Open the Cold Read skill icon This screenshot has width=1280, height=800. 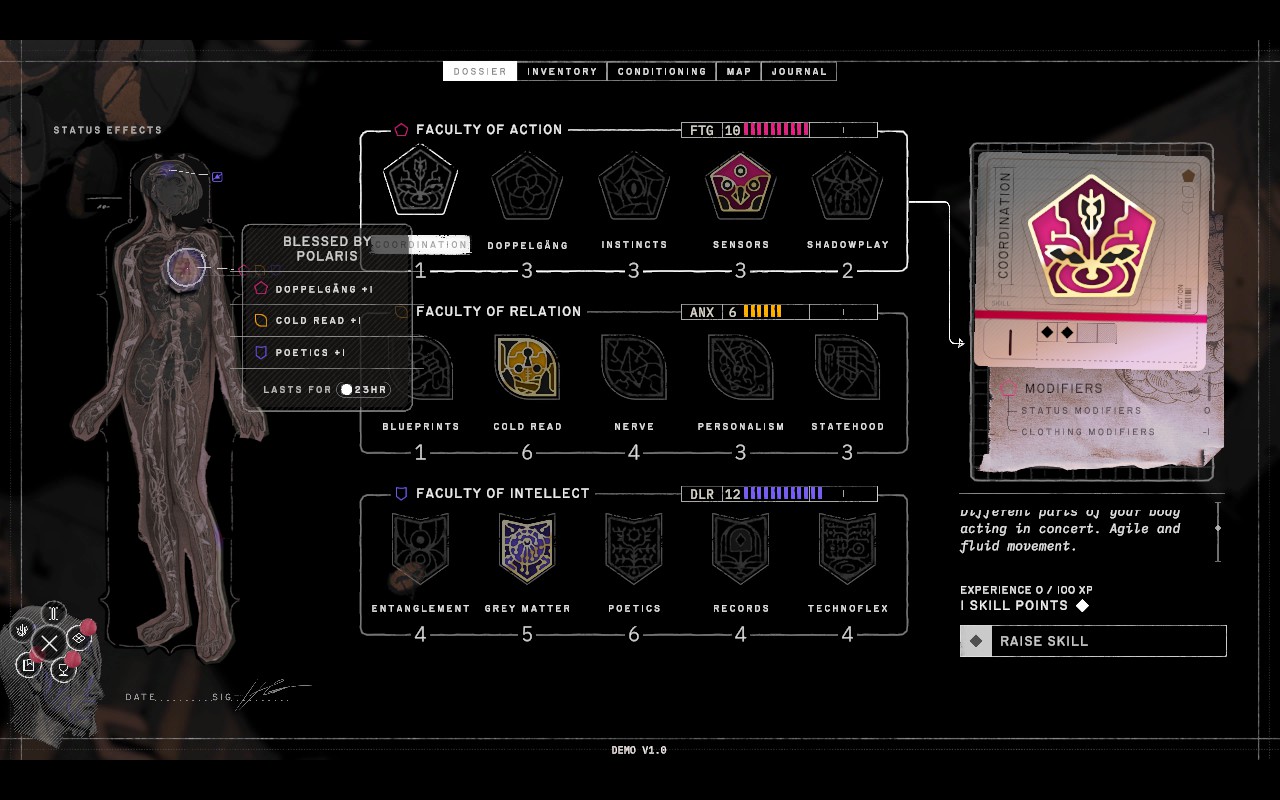point(527,366)
